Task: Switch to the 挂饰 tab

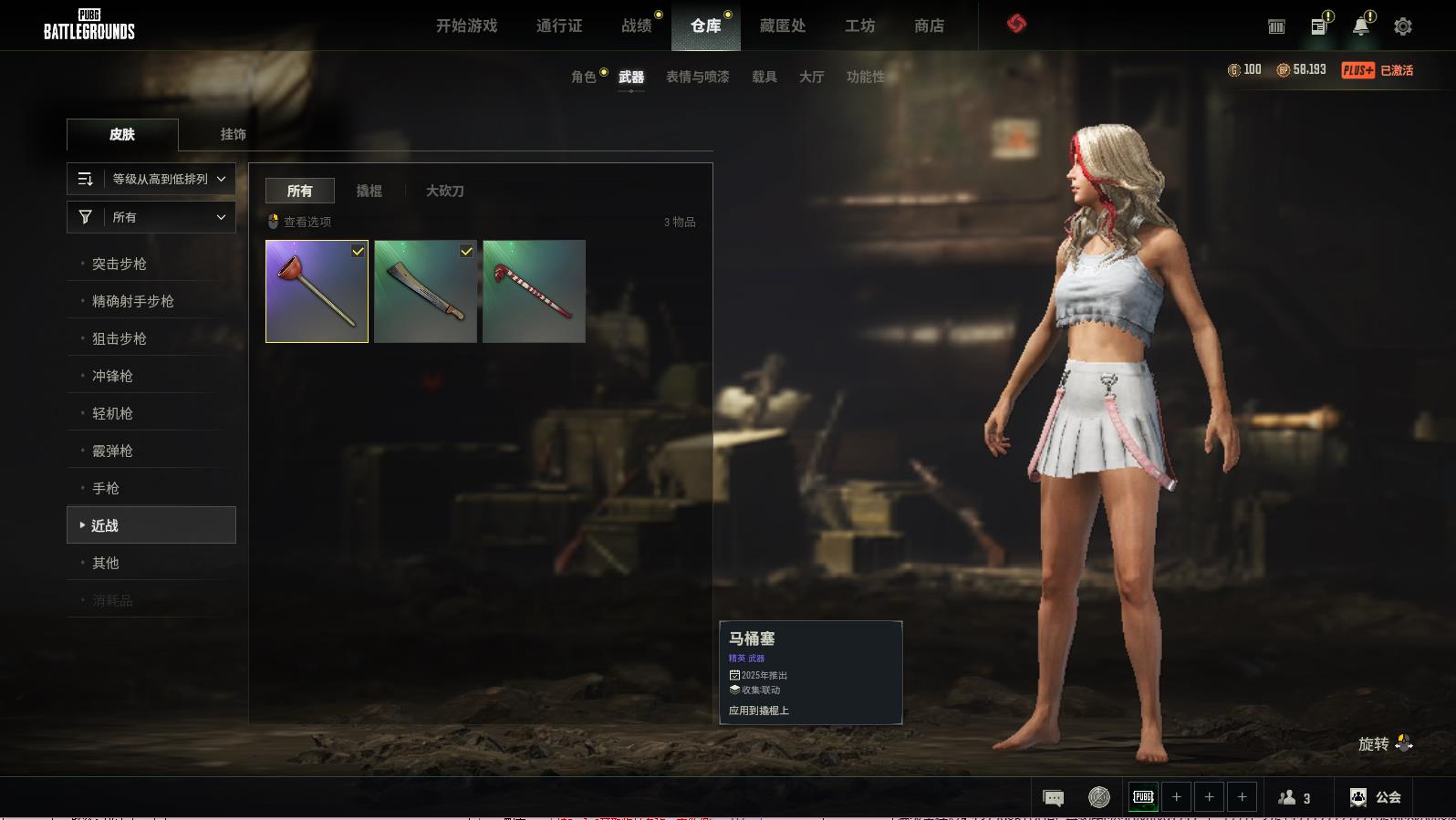Action: coord(233,134)
